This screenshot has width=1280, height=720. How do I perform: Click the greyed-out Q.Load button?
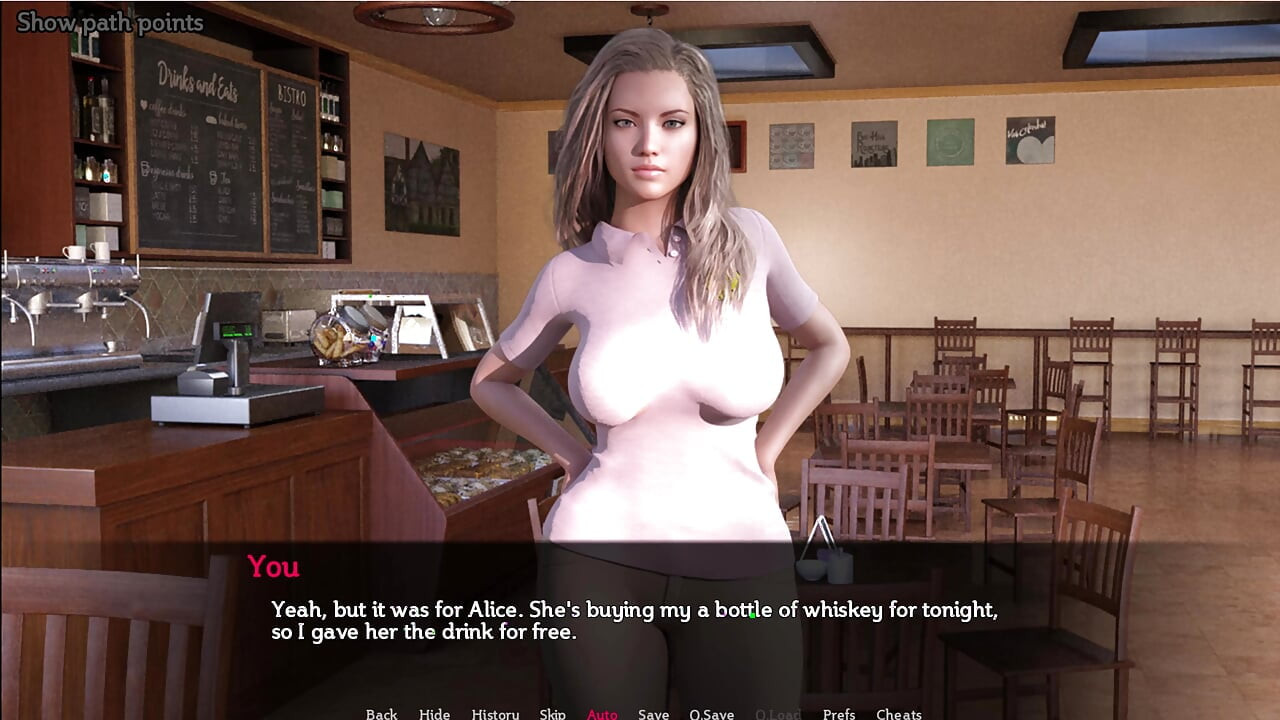pos(778,713)
